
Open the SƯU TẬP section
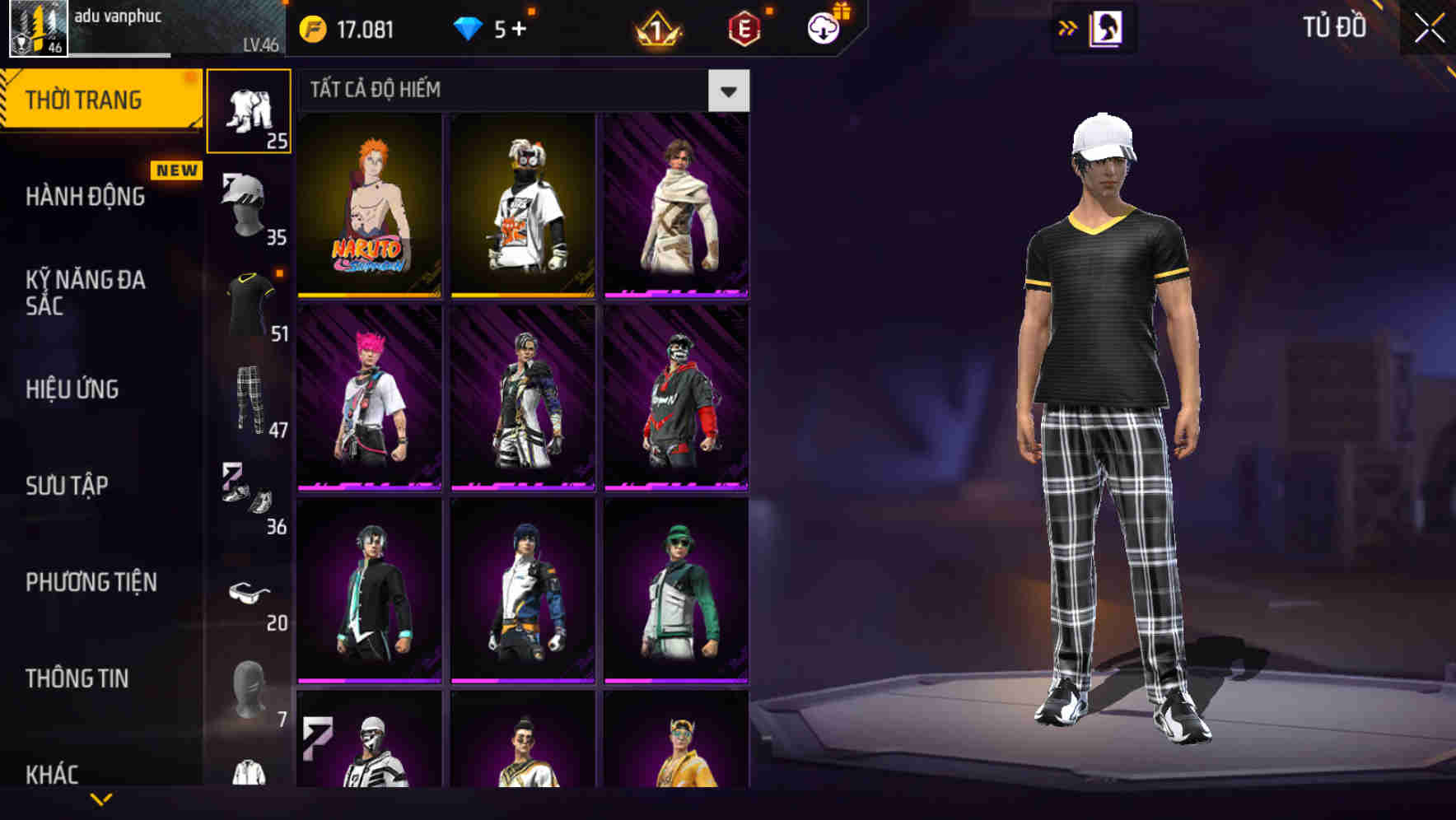66,485
